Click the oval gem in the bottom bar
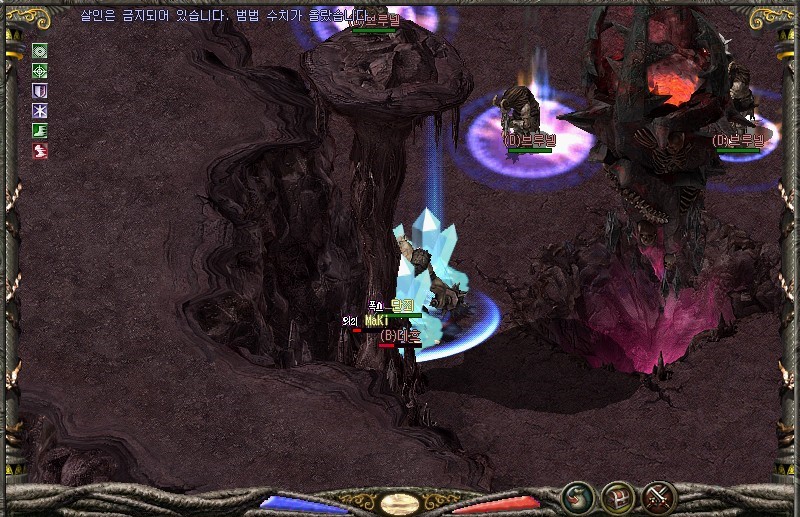The height and width of the screenshot is (517, 800). [x=400, y=503]
